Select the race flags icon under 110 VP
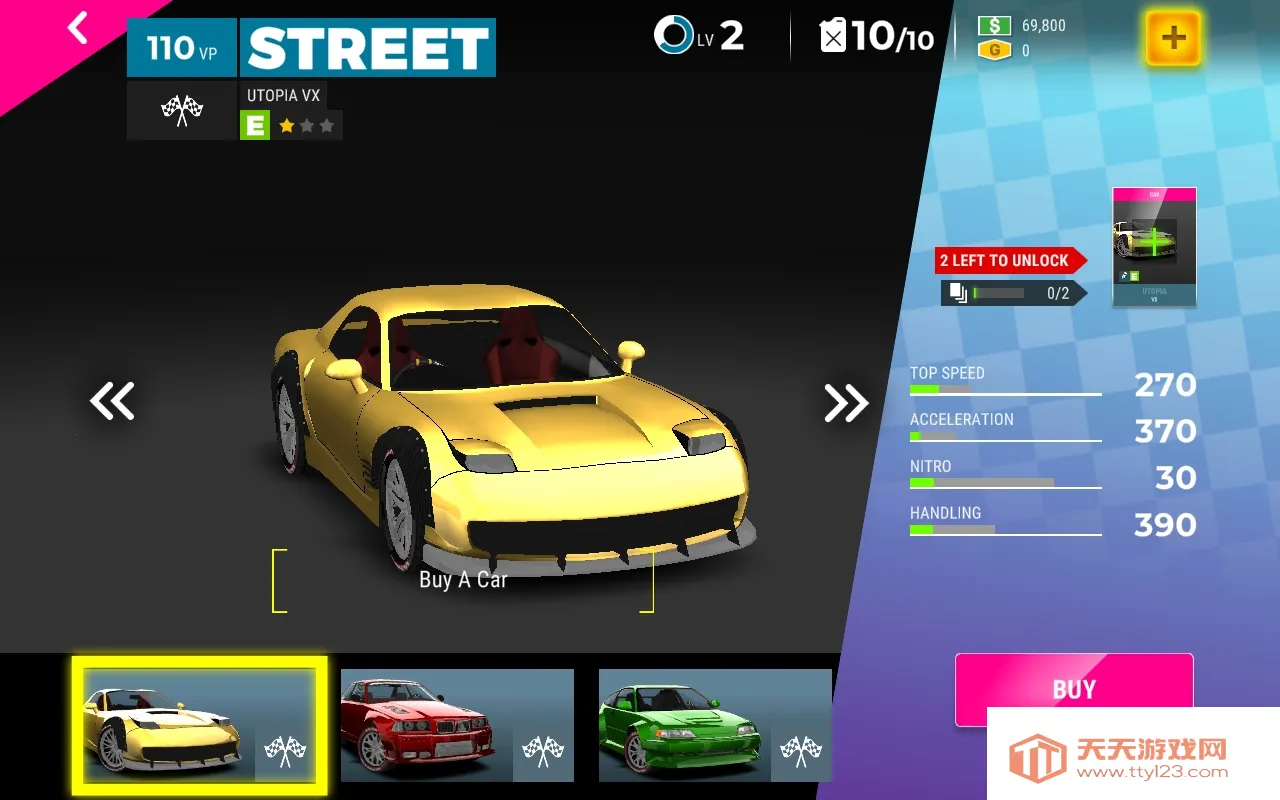The image size is (1280, 800). point(181,110)
